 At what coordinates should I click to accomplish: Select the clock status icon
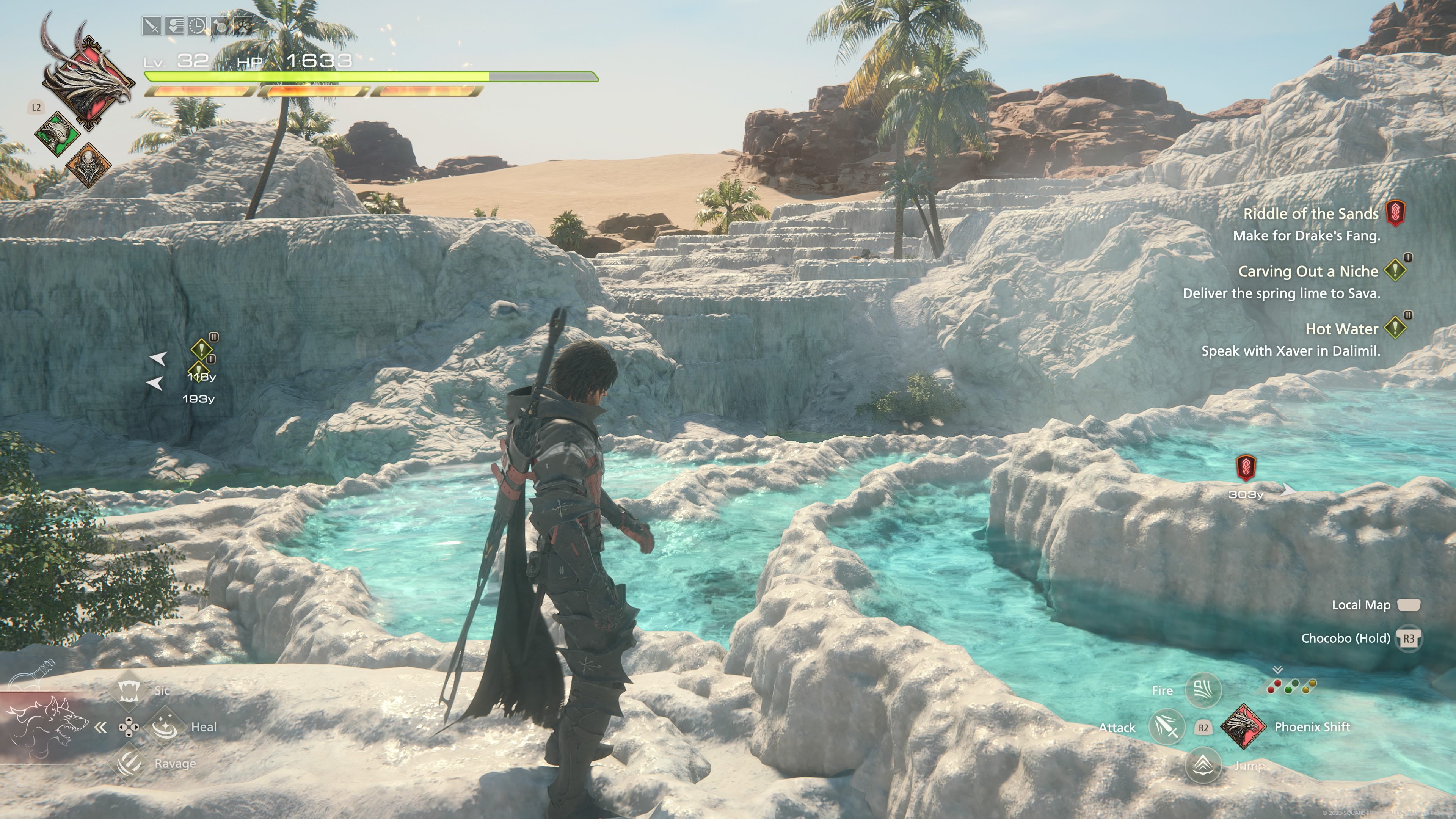click(x=197, y=26)
